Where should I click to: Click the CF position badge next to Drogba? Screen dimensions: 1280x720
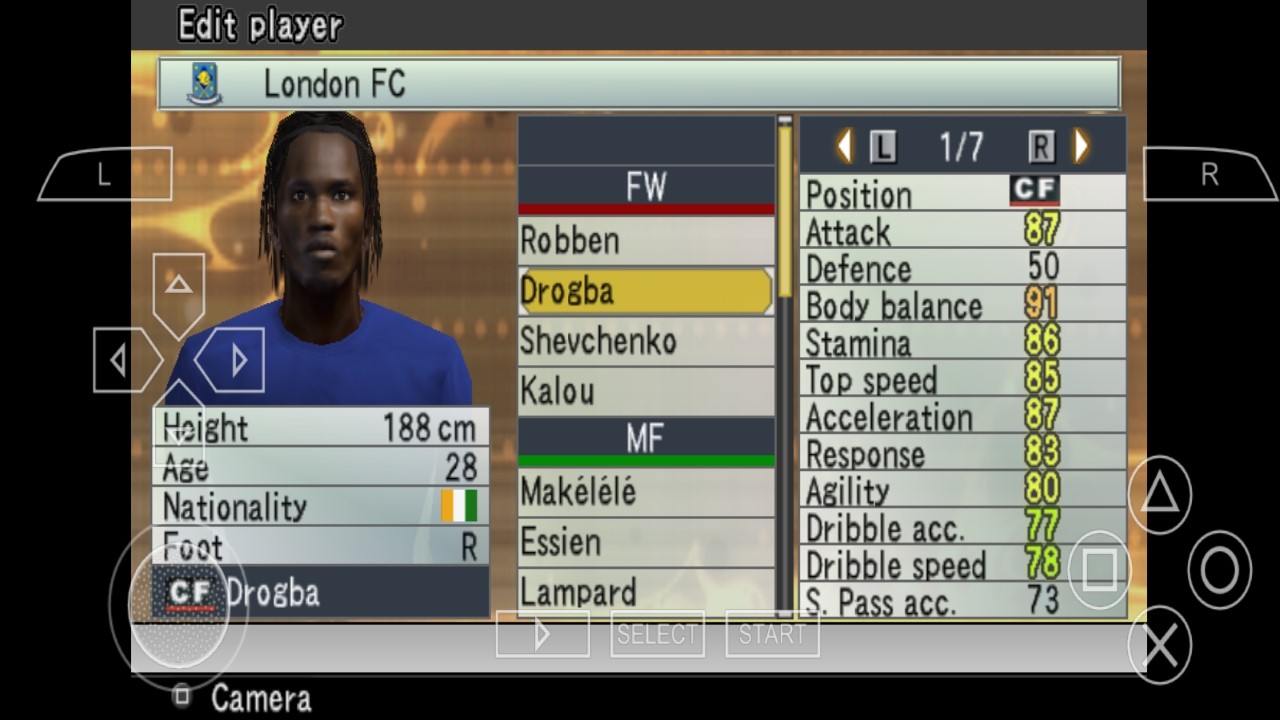click(189, 594)
